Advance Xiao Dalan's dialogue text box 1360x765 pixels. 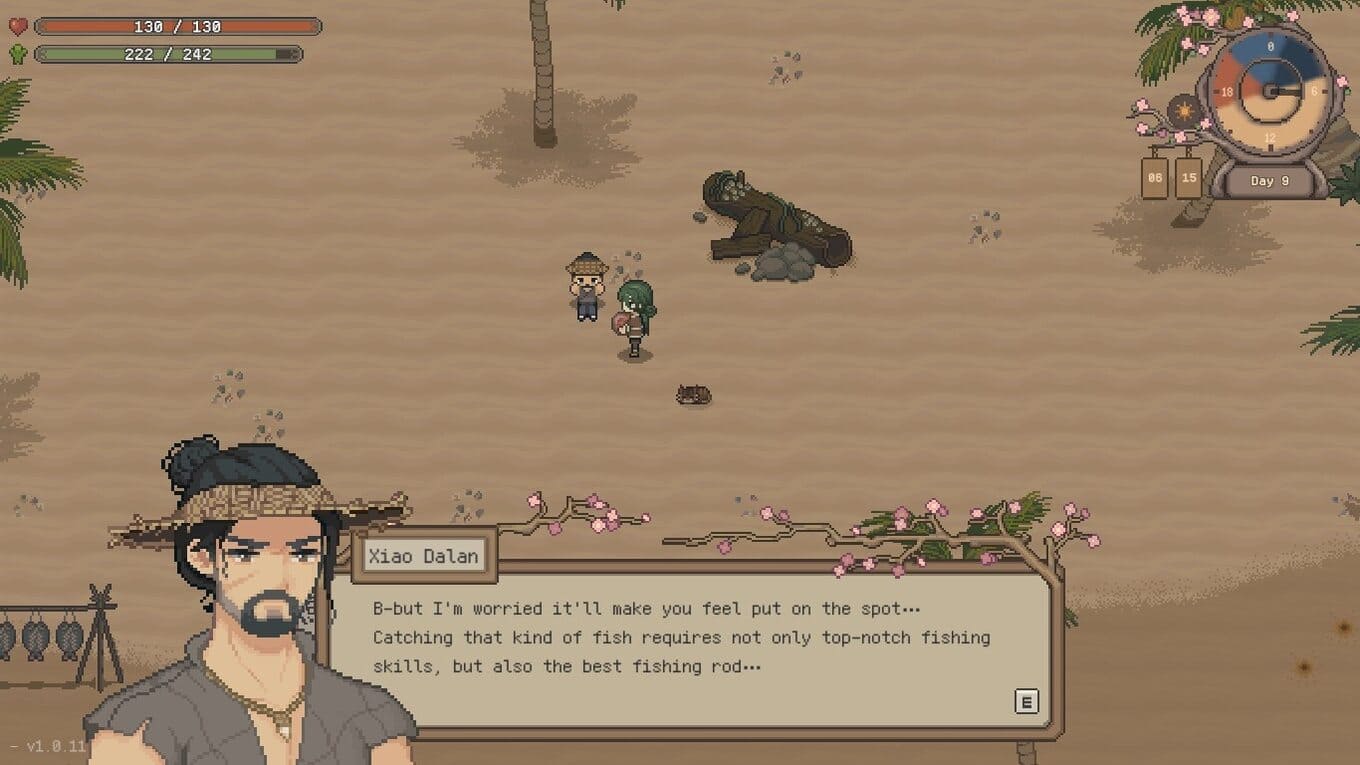[x=1026, y=701]
